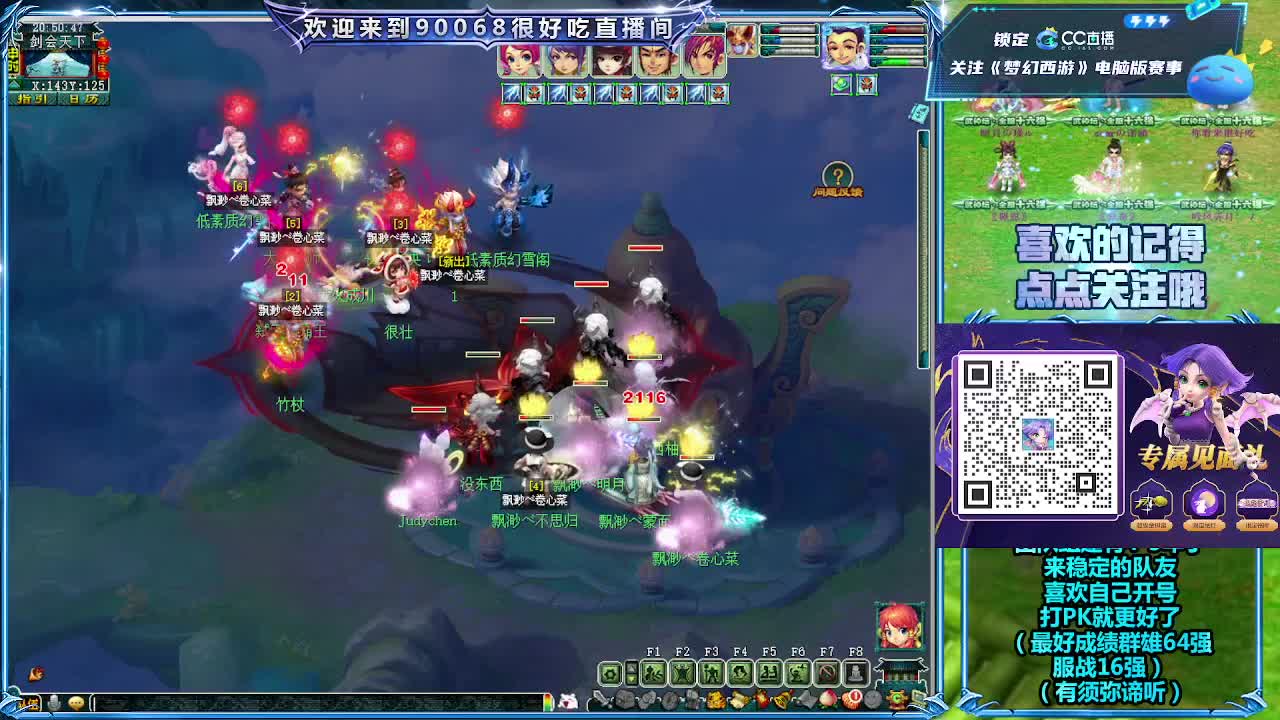Collapse the minimap panel showing 剑会天下
Image resolution: width=1280 pixels, height=720 pixels.
tap(15, 84)
